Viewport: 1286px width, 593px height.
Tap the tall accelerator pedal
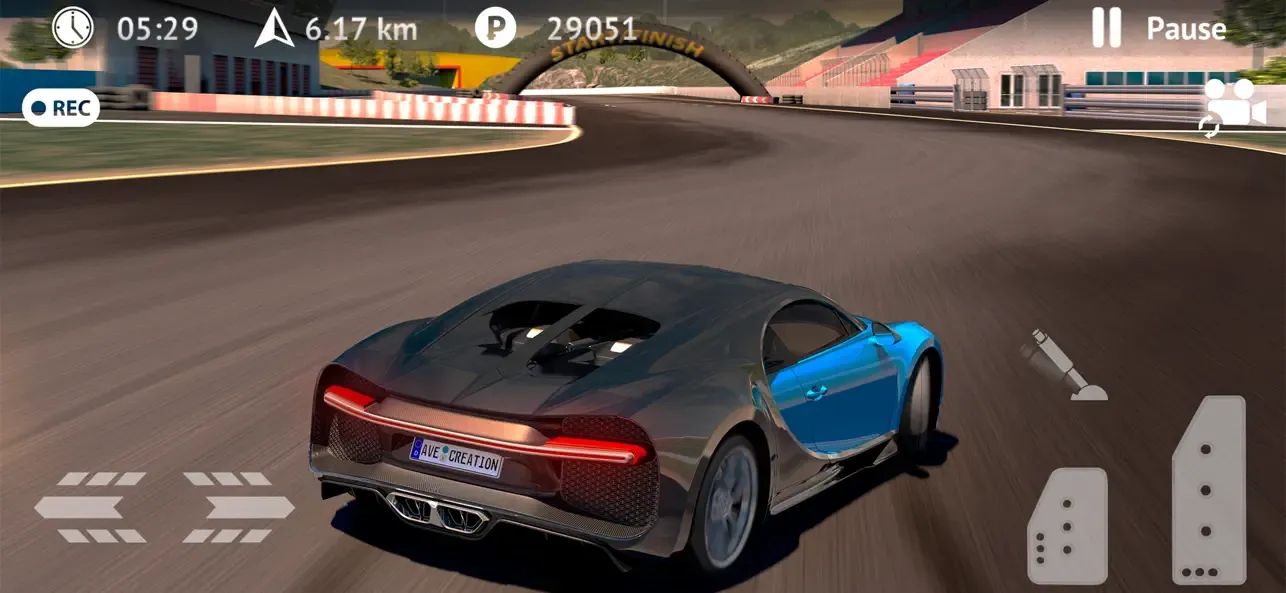[x=1210, y=490]
